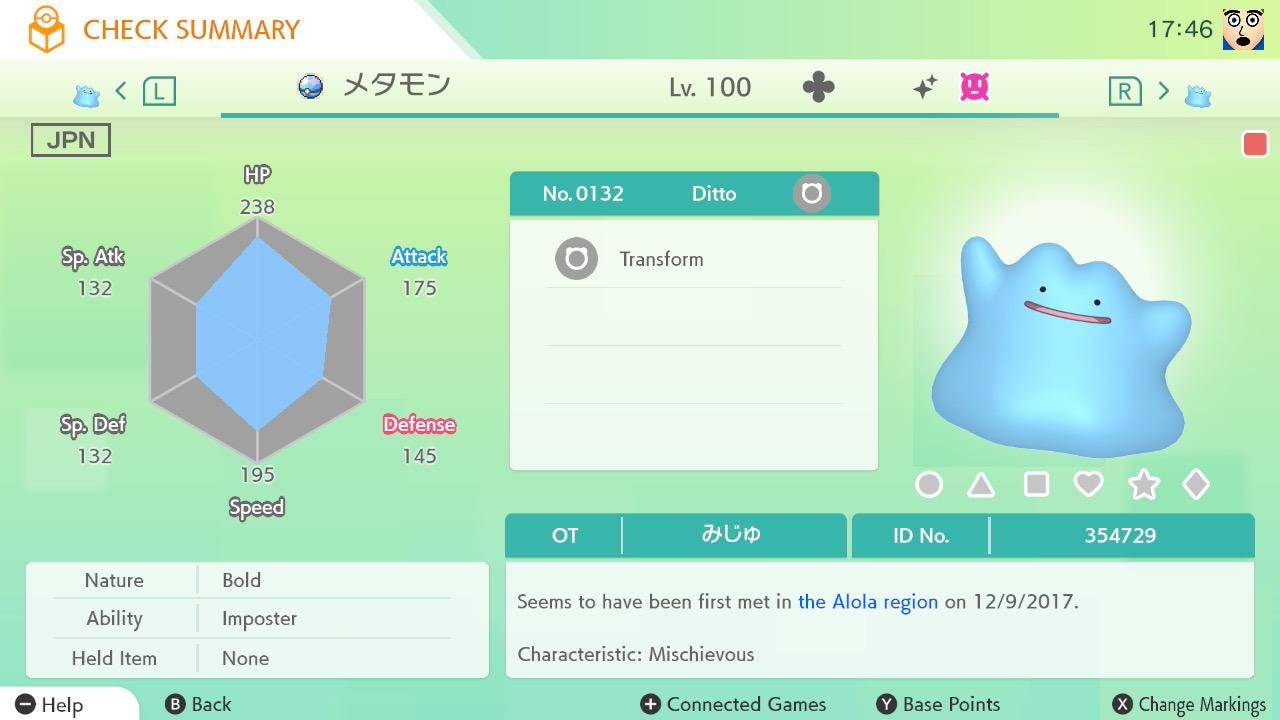
Task: Click the pink Ditto origin mark icon
Action: (x=974, y=88)
